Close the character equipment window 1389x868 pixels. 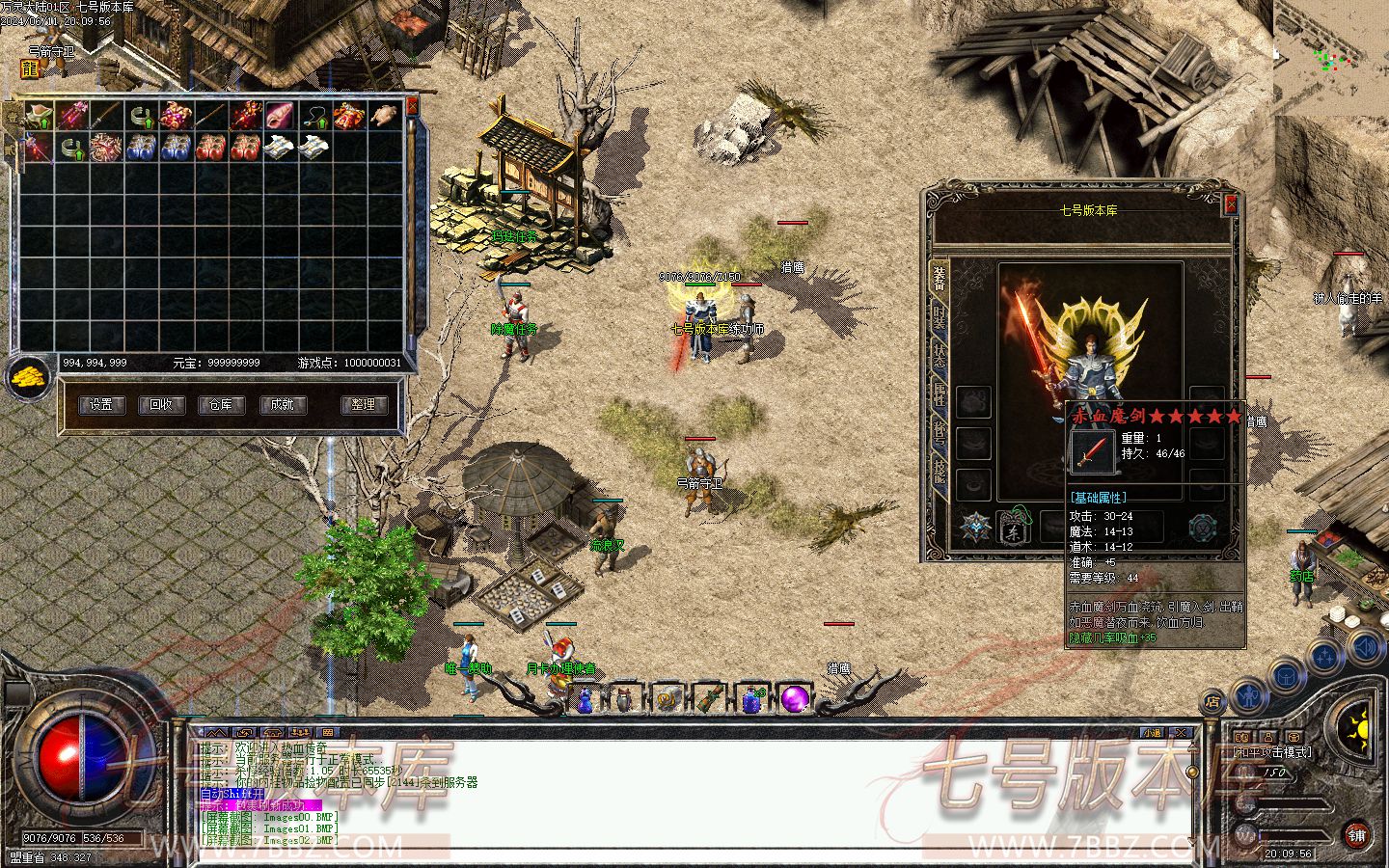(1230, 203)
